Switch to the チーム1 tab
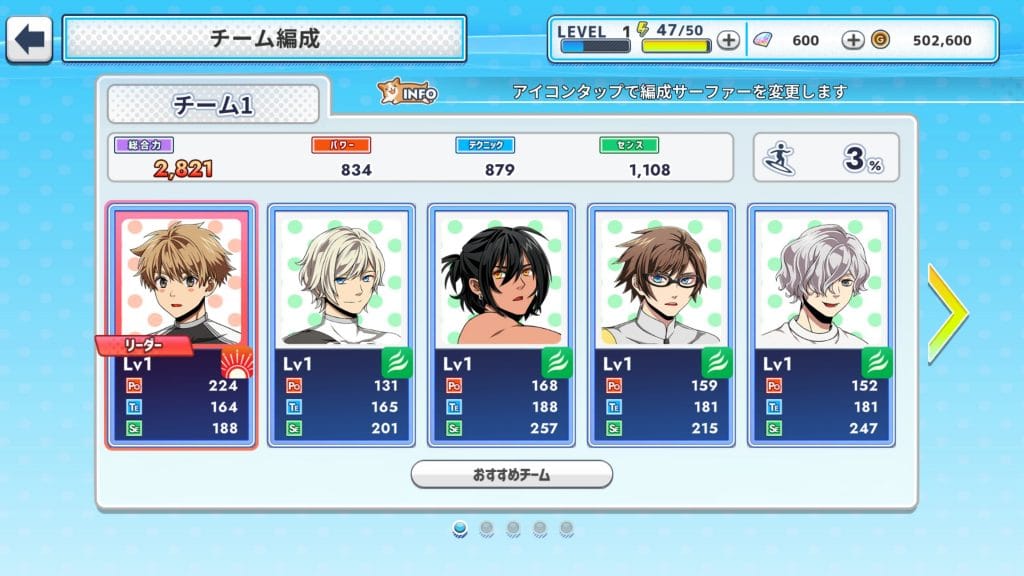 point(213,105)
